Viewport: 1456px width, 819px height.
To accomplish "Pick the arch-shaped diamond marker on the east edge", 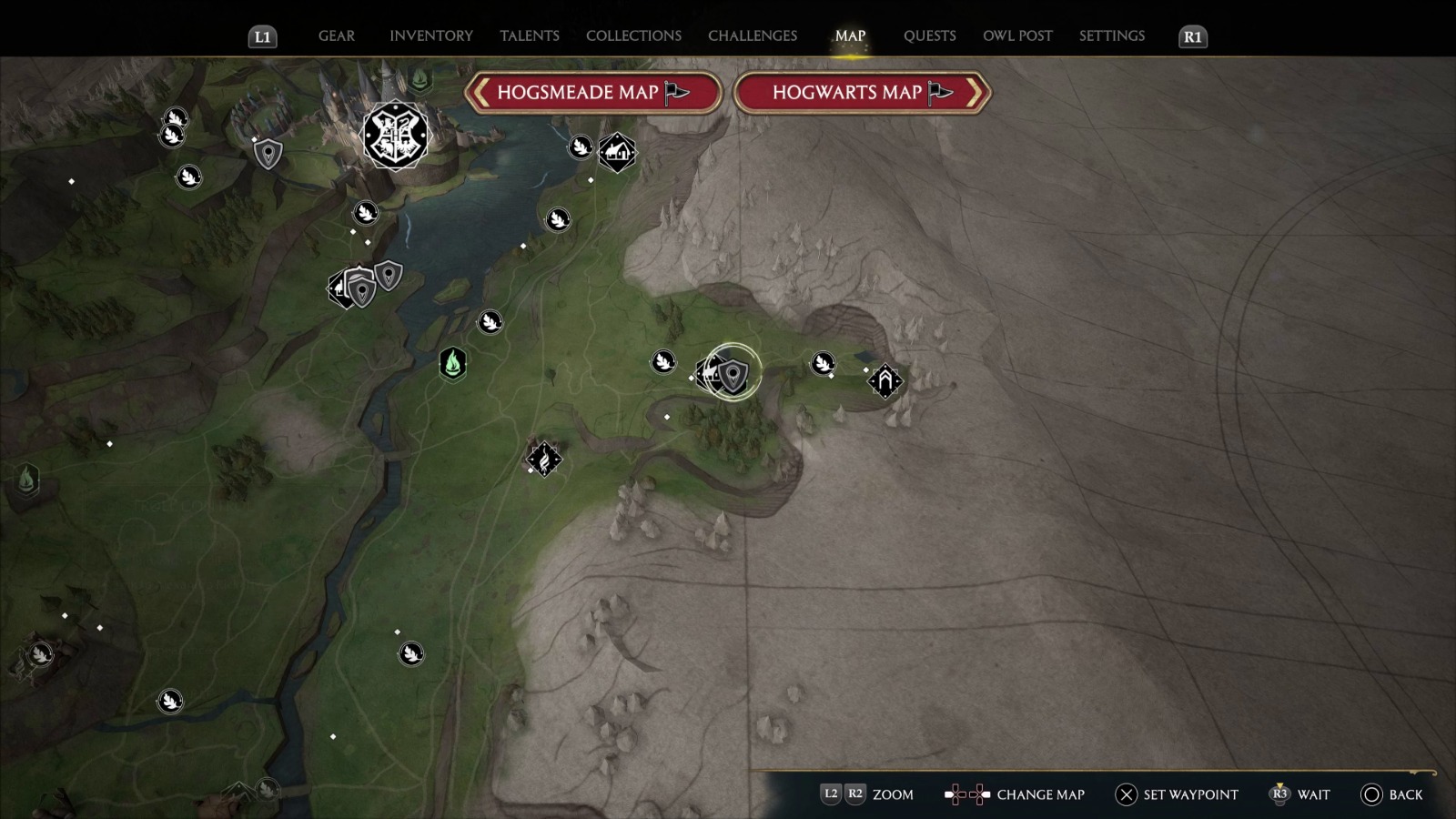I will tap(885, 380).
